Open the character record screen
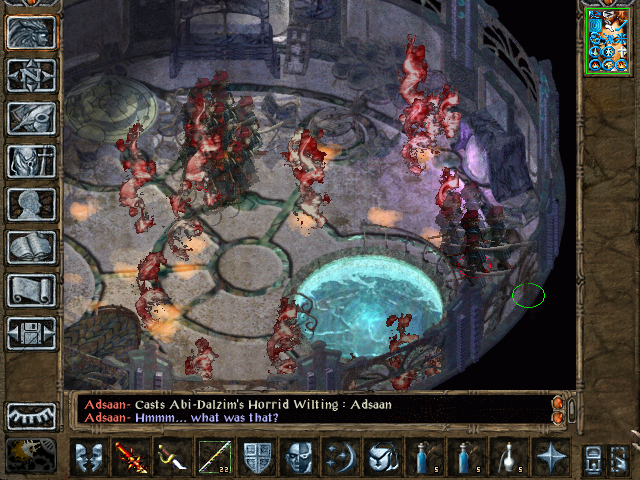The height and width of the screenshot is (480, 640). coord(31,204)
